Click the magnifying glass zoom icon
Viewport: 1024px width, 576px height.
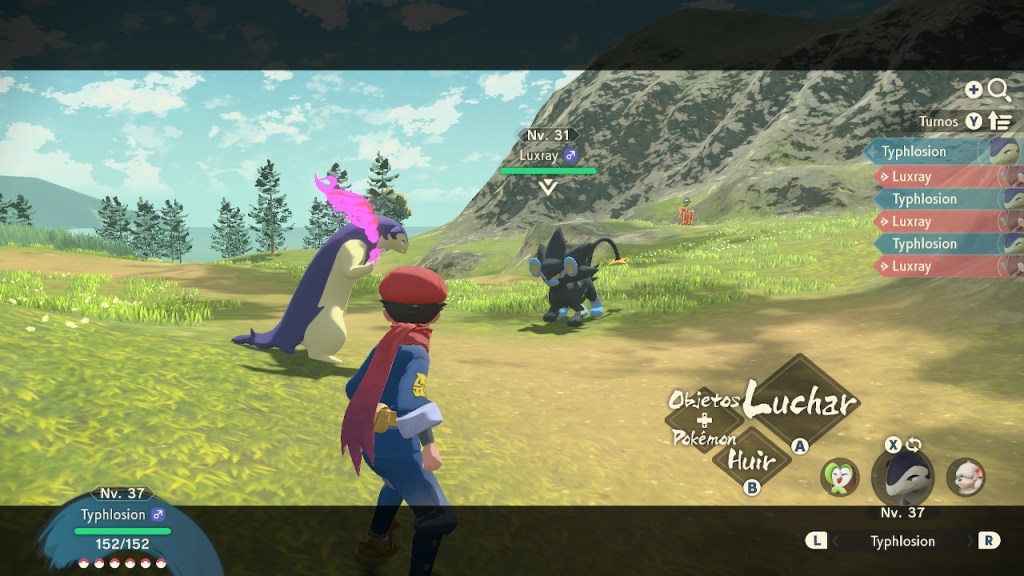tap(998, 90)
